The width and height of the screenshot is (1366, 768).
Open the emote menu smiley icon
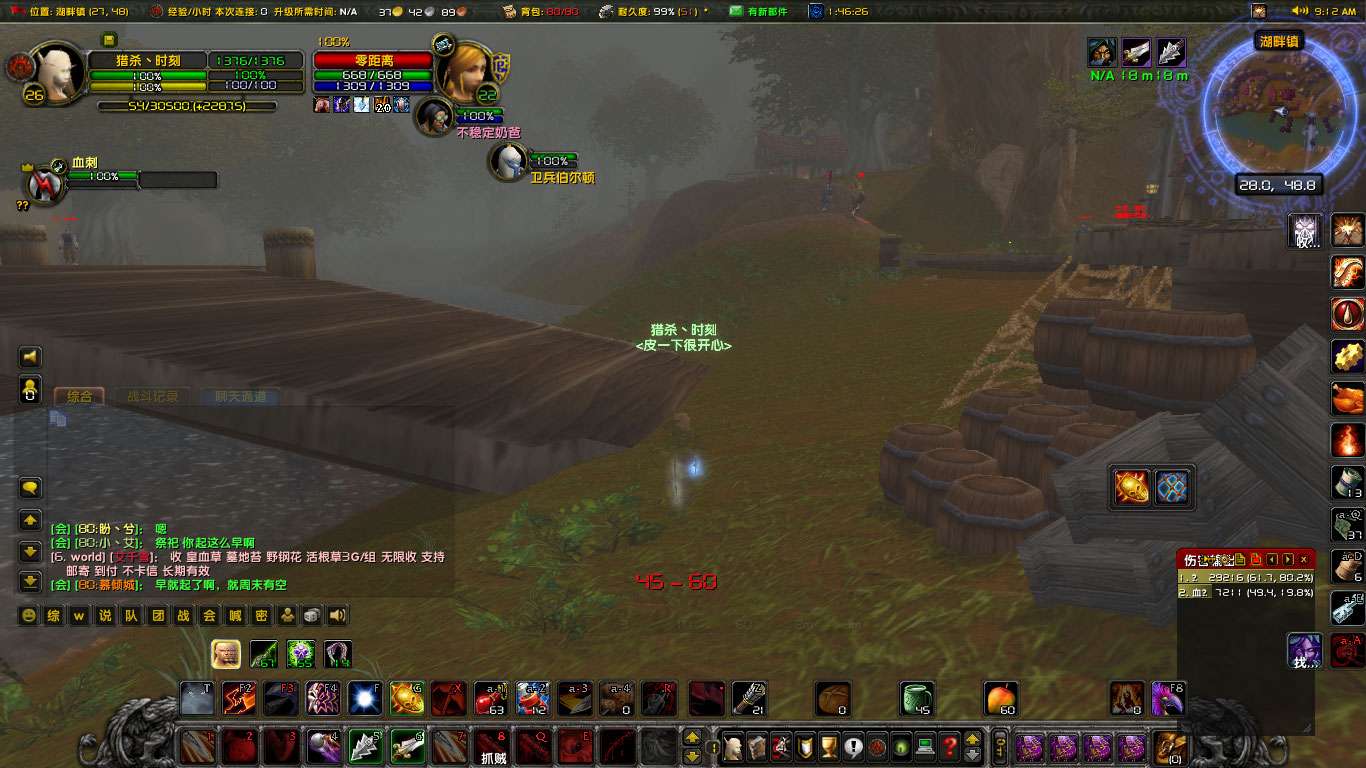[28, 617]
